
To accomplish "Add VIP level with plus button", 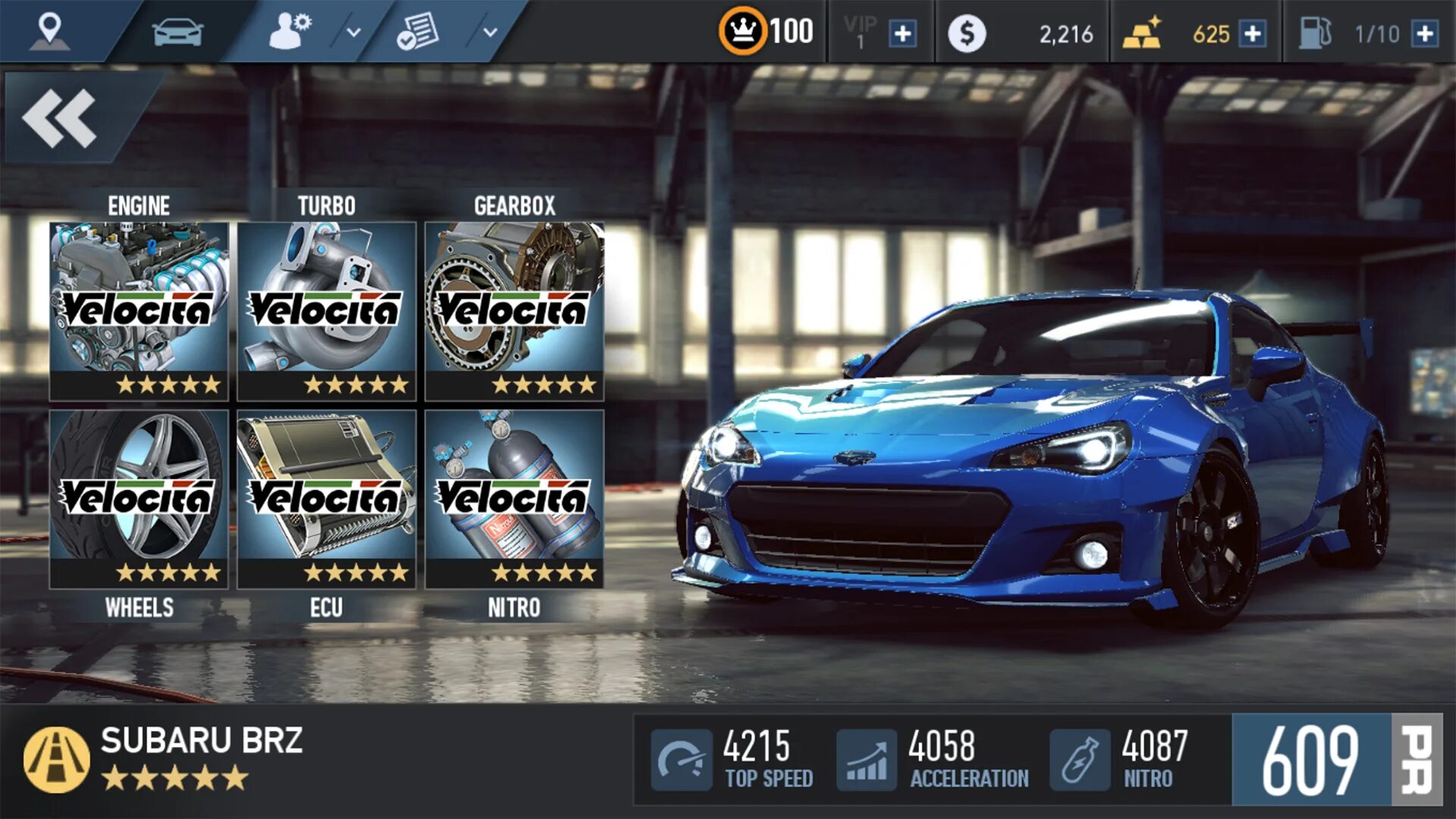I will tap(902, 34).
